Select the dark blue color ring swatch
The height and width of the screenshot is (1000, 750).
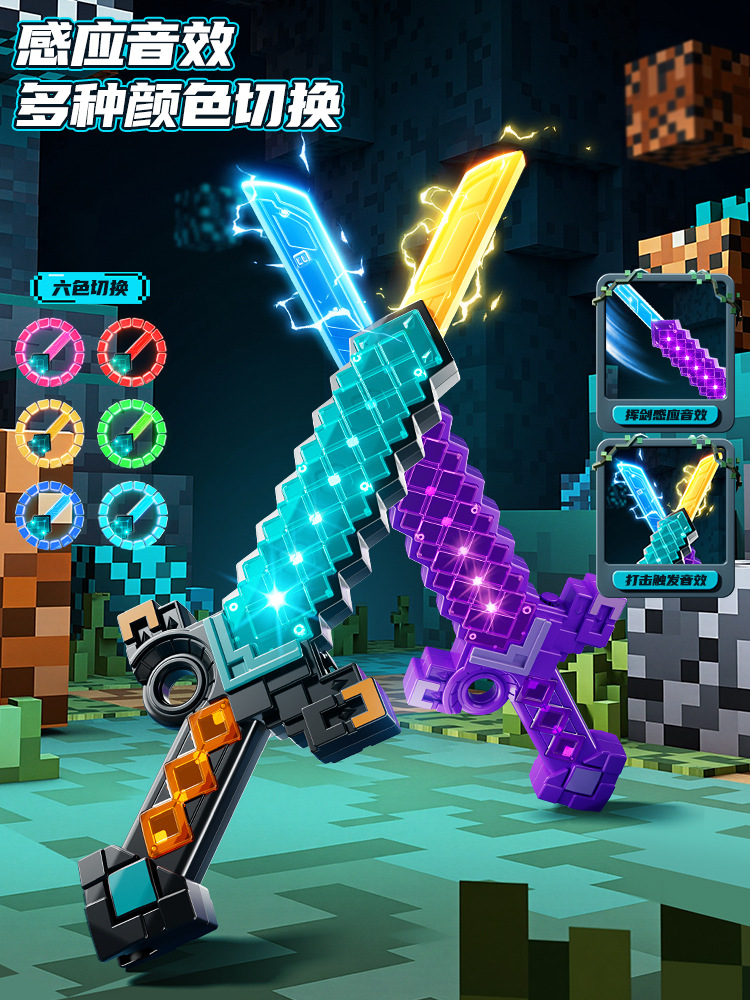49,514
